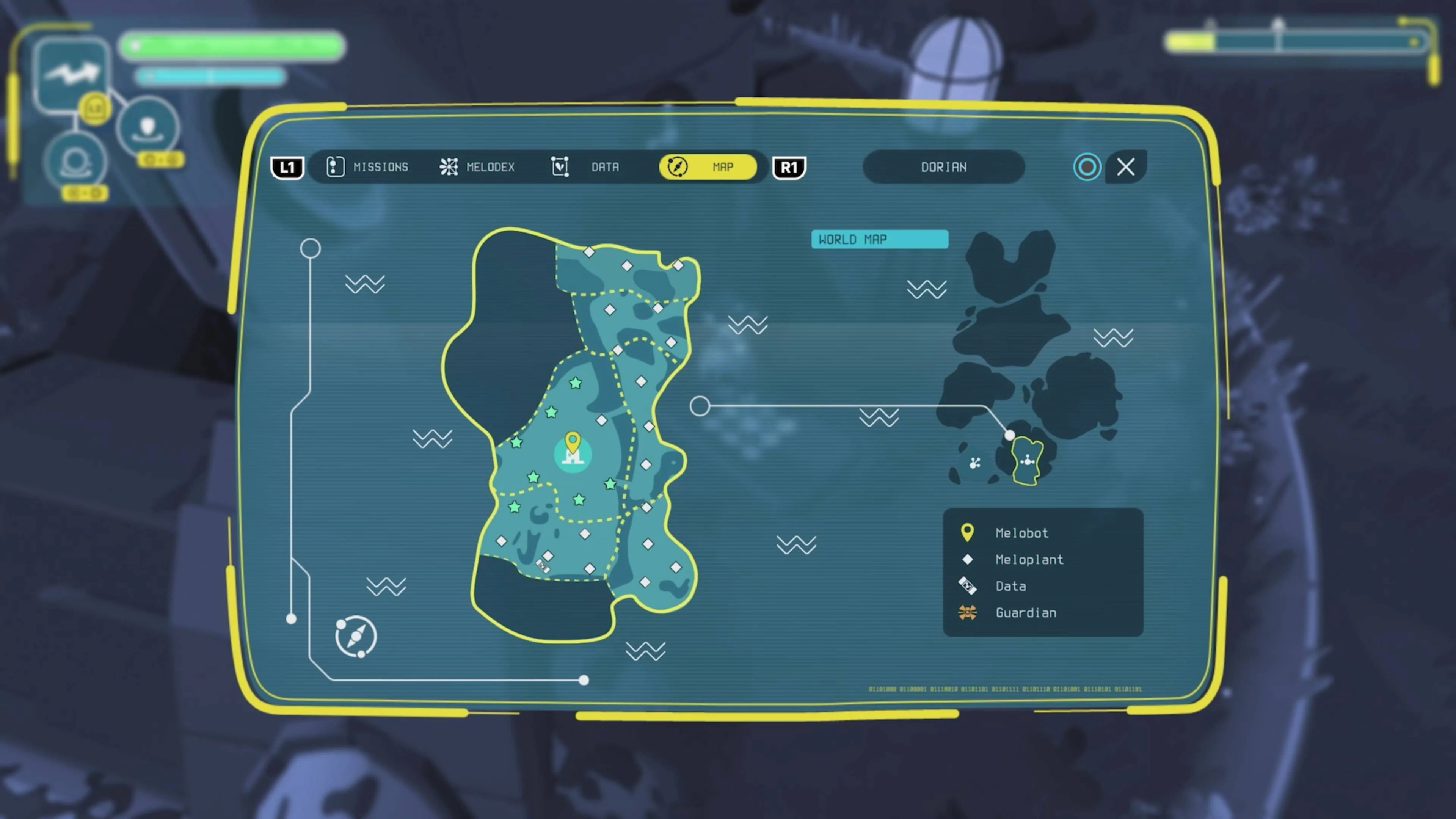Click the Guardian icon in the legend

[x=968, y=613]
